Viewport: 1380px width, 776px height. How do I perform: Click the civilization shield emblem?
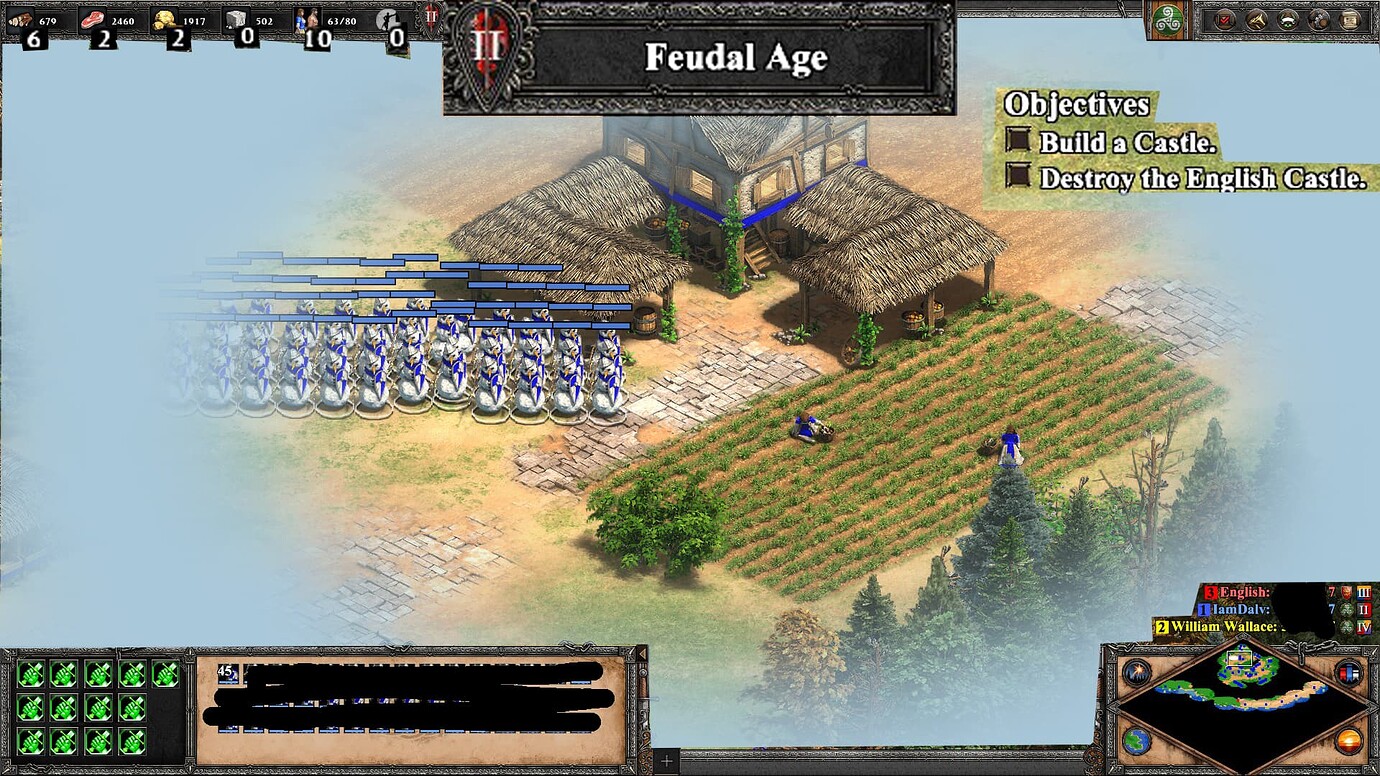click(x=1167, y=19)
